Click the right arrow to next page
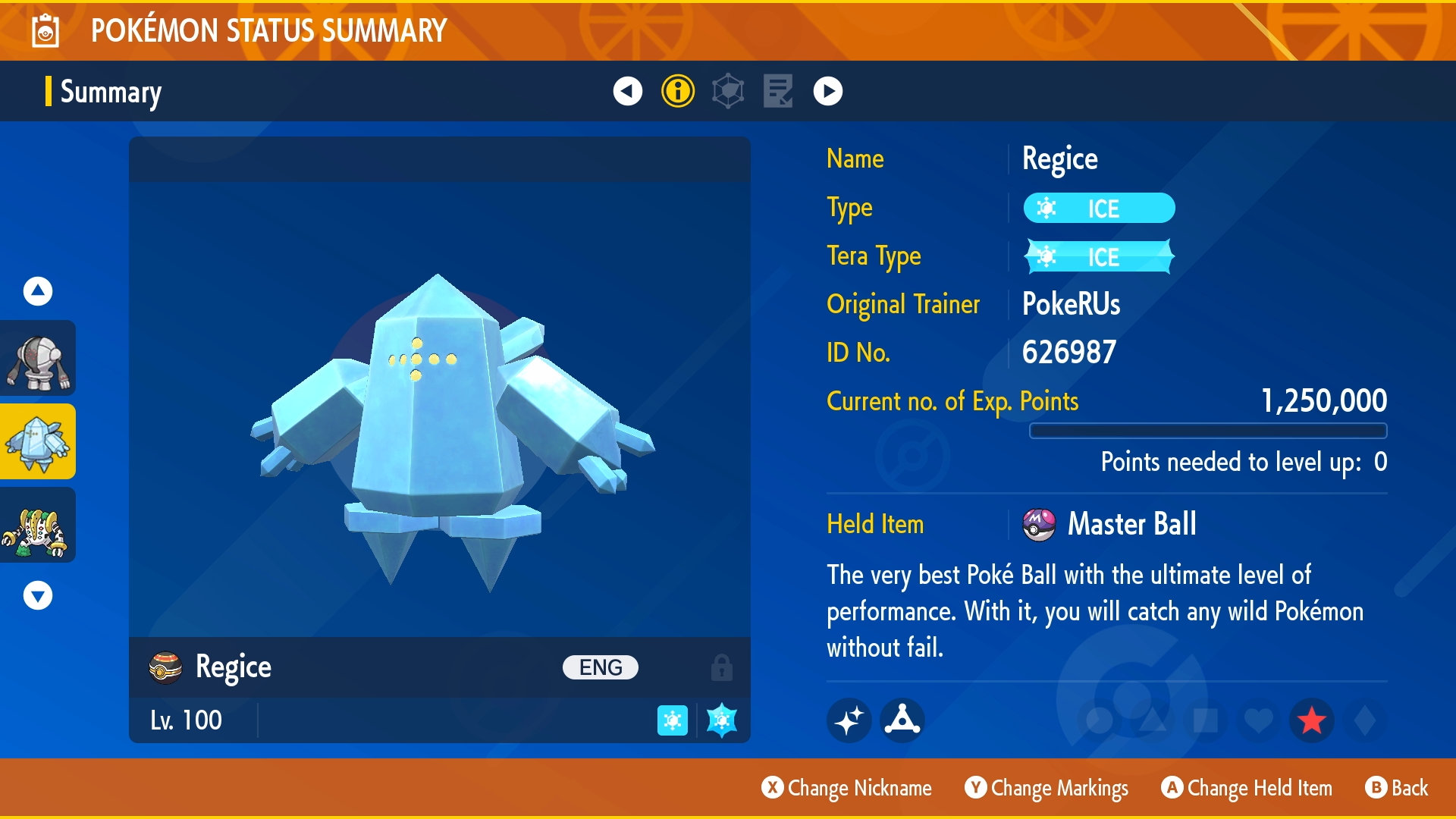1456x819 pixels. point(828,93)
